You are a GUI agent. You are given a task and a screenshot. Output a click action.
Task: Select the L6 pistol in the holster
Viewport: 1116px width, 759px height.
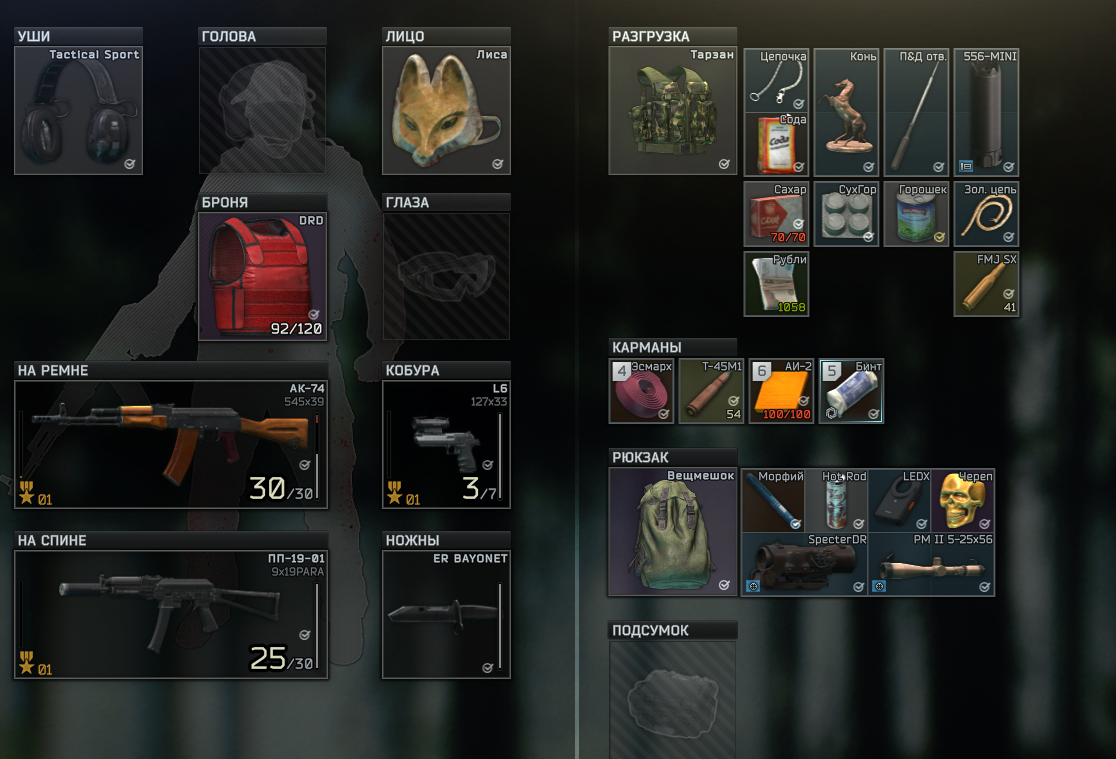pos(446,445)
